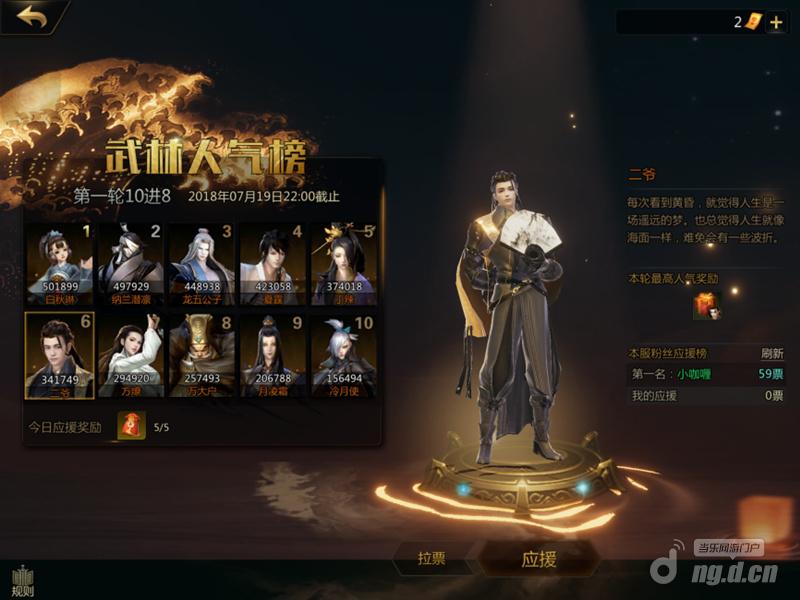Tap the 应援 support button
The image size is (800, 600).
pyautogui.click(x=539, y=559)
